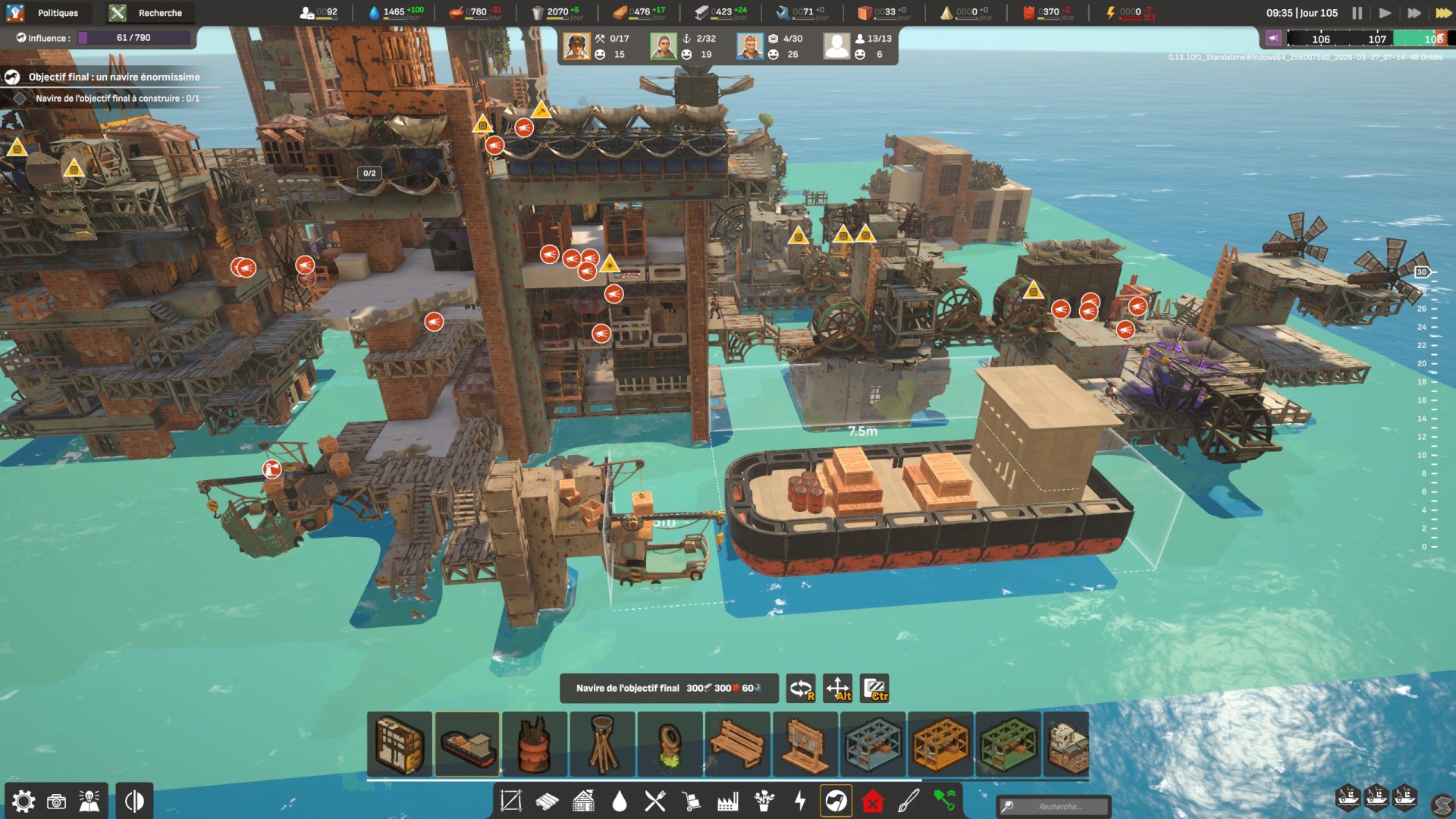This screenshot has width=1456, height=819.
Task: Open the Recherche panel
Action: click(149, 13)
